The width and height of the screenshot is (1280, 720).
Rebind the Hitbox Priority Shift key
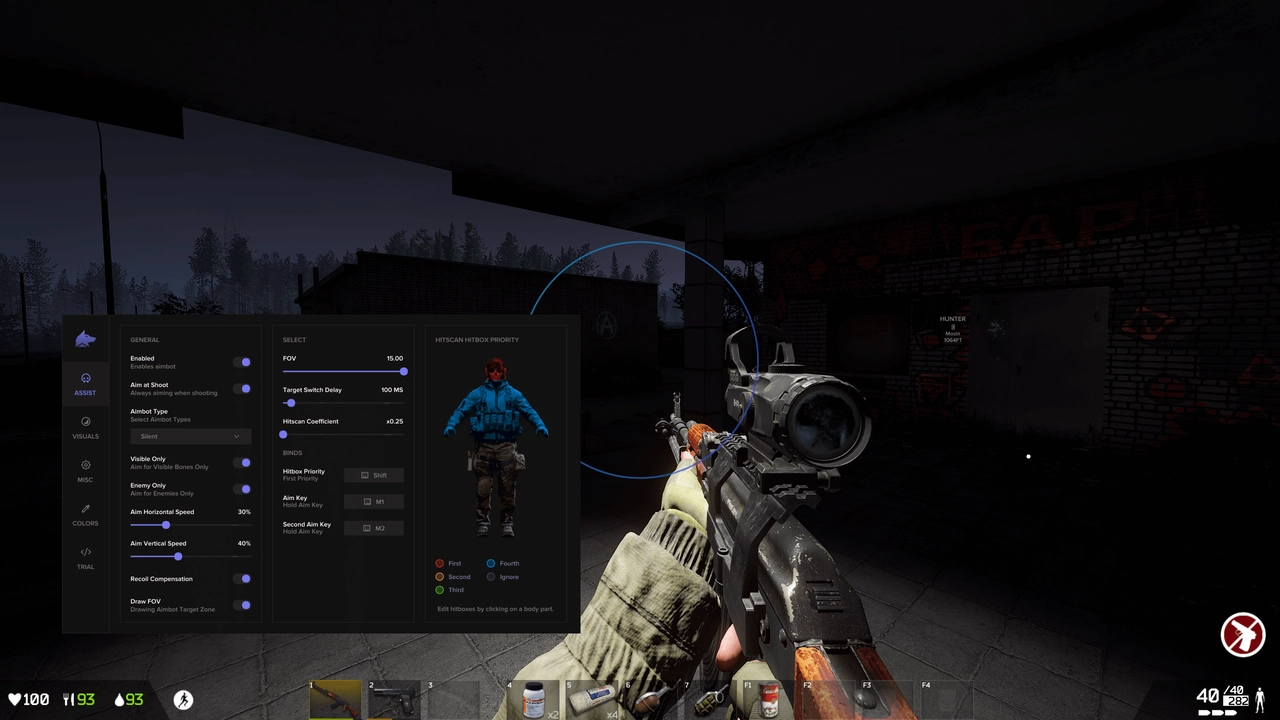375,474
